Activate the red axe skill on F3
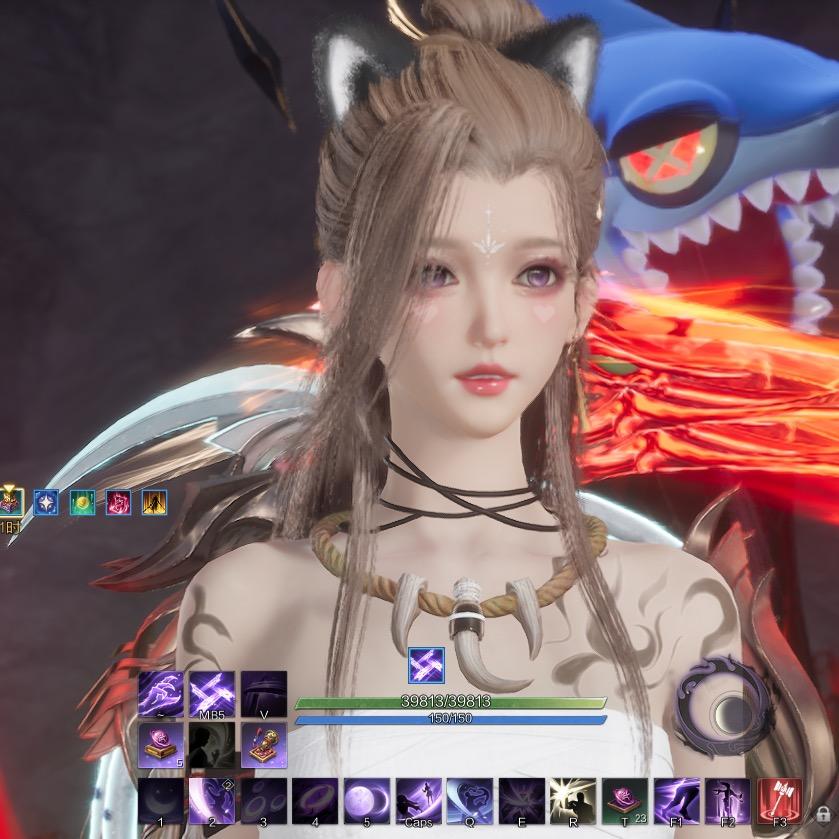The width and height of the screenshot is (839, 839). click(781, 801)
